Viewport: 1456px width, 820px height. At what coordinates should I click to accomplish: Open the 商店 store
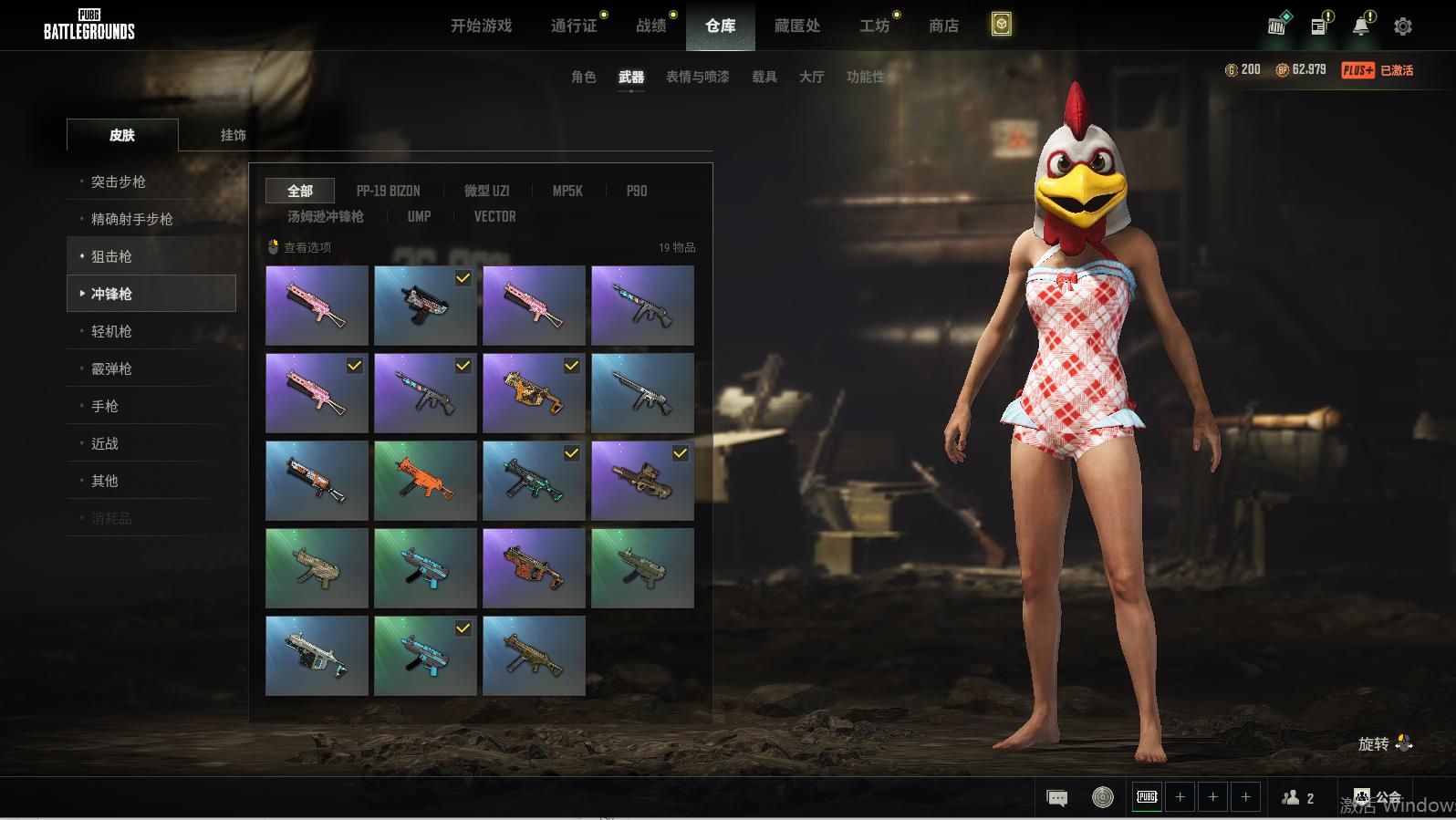(x=943, y=26)
